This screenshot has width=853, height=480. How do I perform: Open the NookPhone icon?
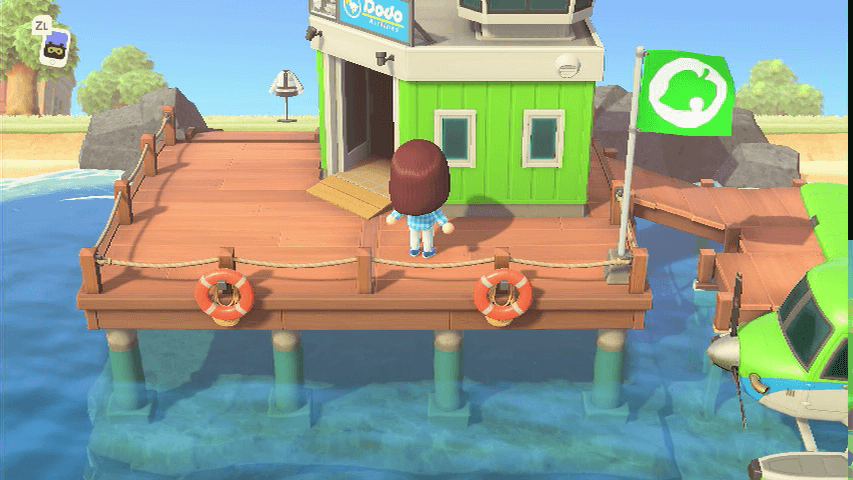tap(58, 47)
